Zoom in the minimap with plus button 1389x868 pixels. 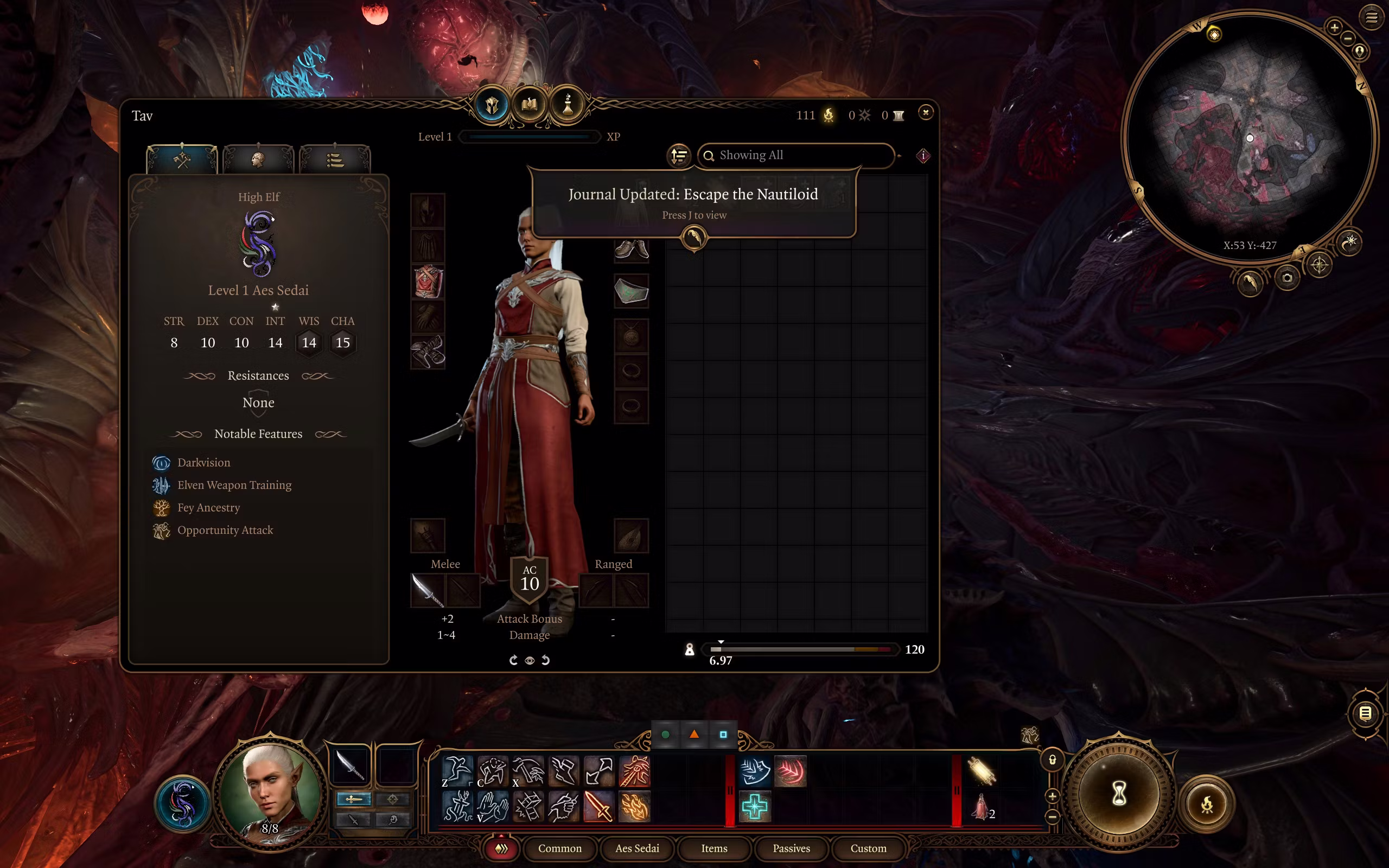[x=1334, y=27]
